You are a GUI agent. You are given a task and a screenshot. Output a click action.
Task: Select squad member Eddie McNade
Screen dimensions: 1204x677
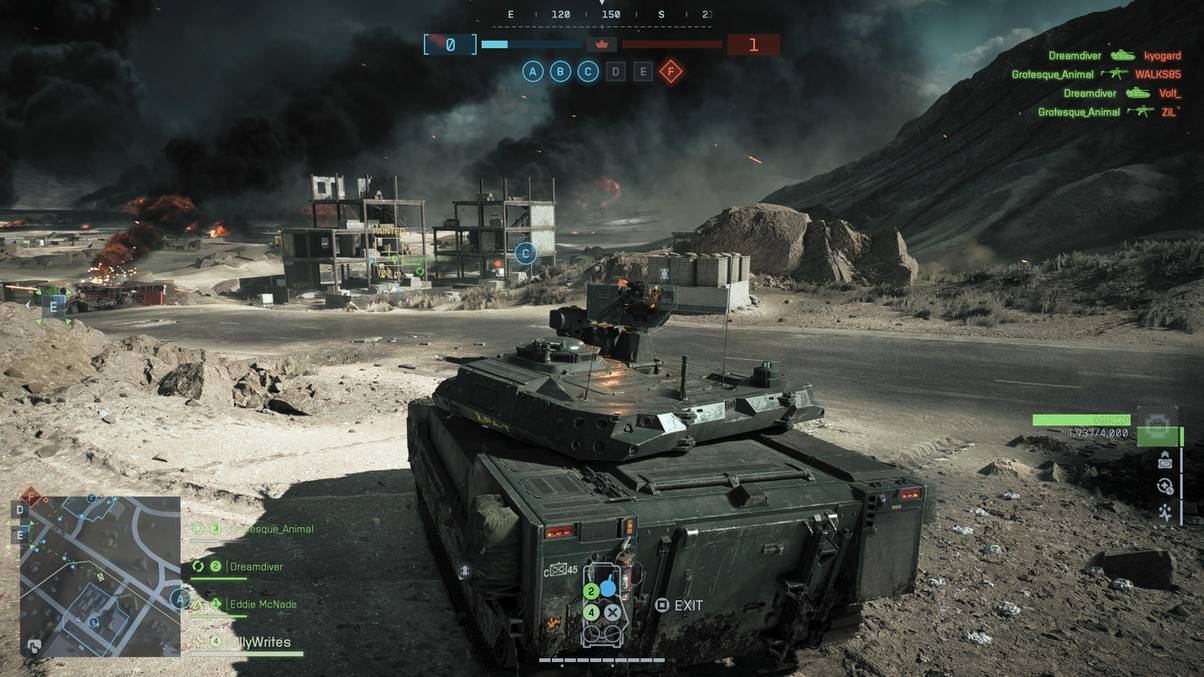pyautogui.click(x=260, y=604)
